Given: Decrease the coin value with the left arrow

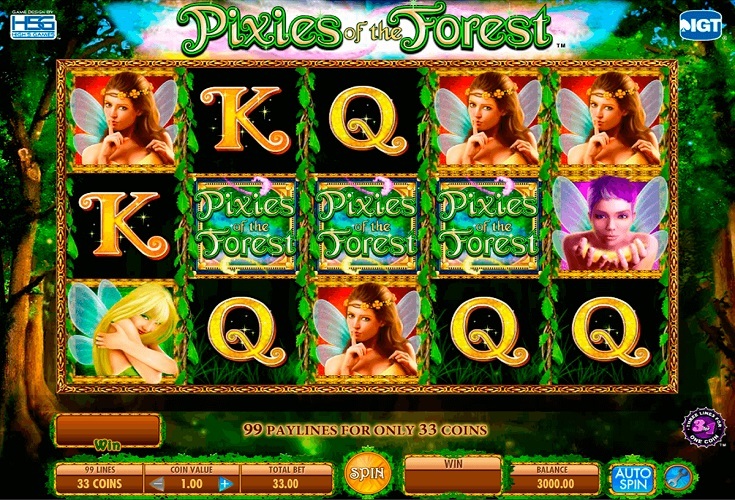Looking at the screenshot, I should [x=155, y=484].
